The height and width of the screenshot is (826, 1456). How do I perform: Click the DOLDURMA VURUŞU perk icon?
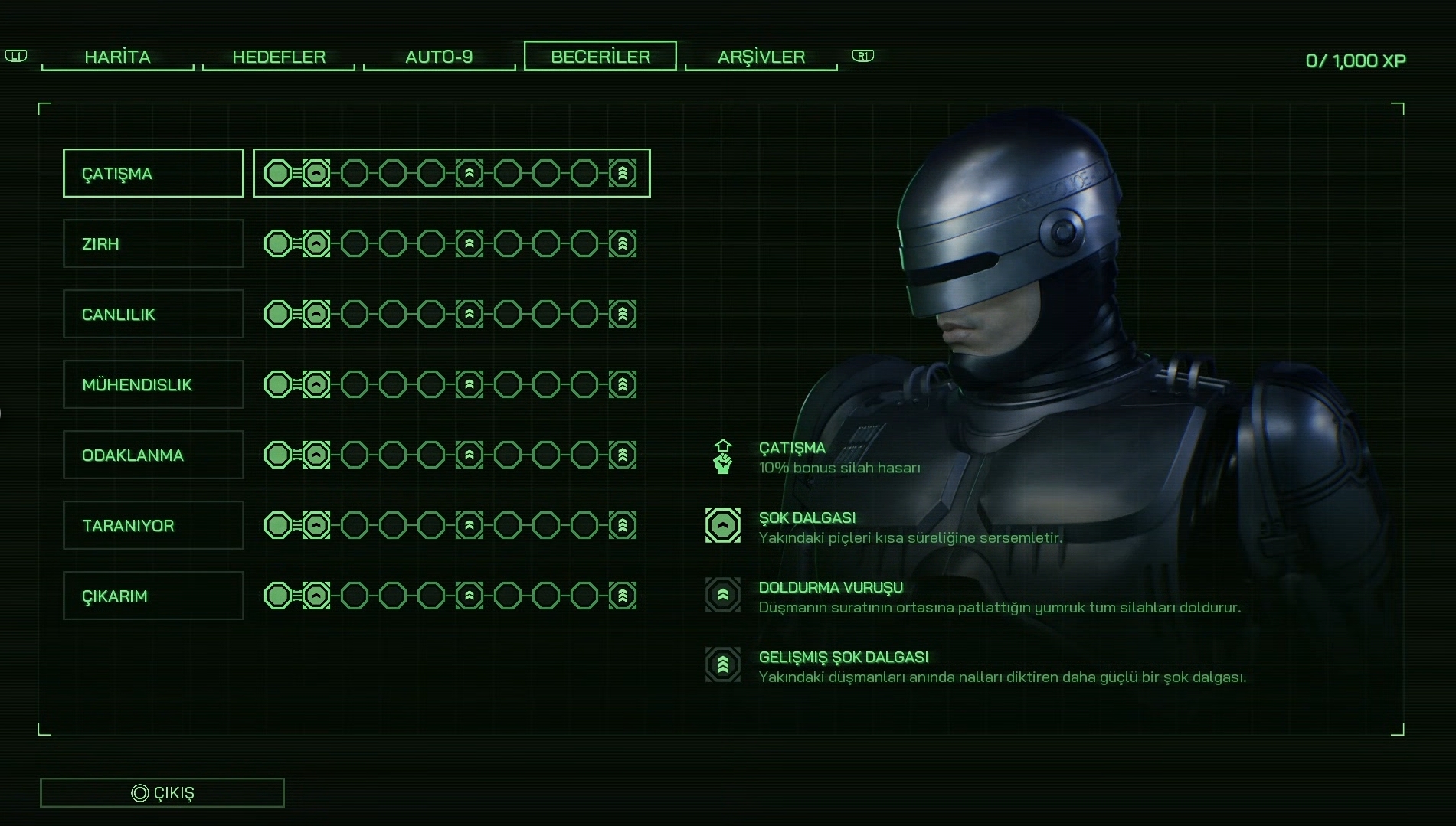click(723, 595)
